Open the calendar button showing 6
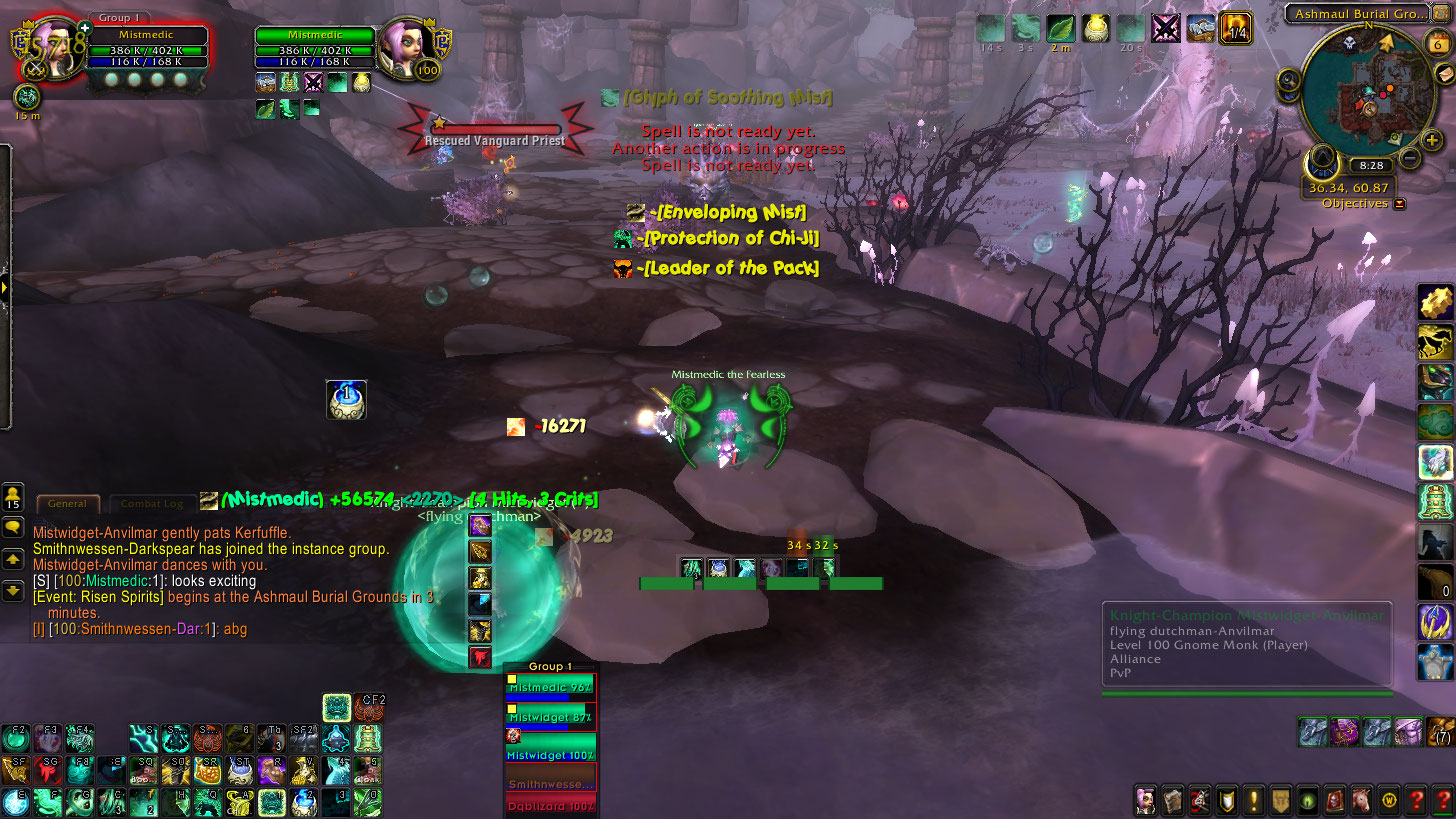Image resolution: width=1456 pixels, height=819 pixels. point(1438,44)
